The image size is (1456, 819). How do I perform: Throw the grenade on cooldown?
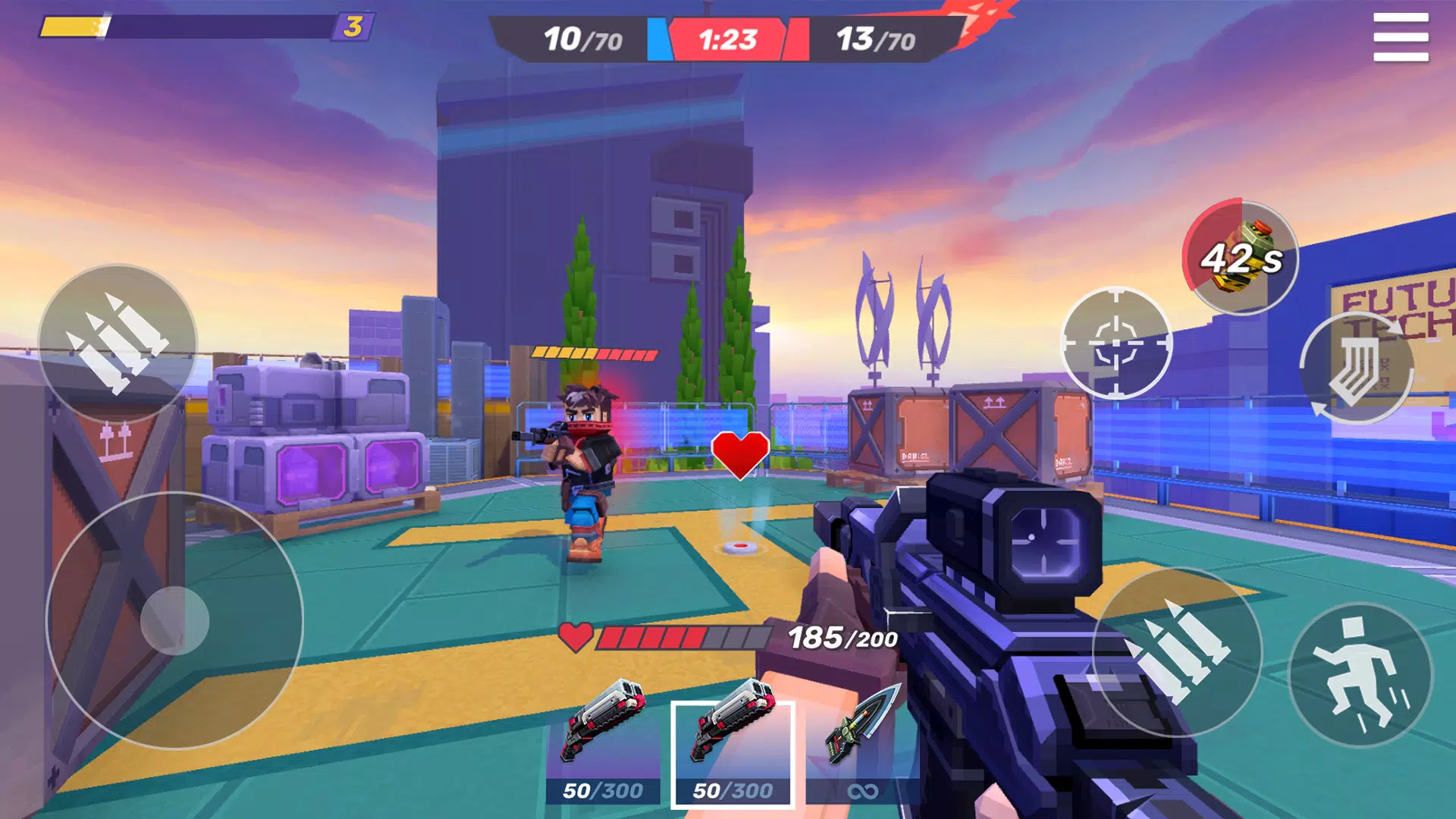pos(1241,256)
